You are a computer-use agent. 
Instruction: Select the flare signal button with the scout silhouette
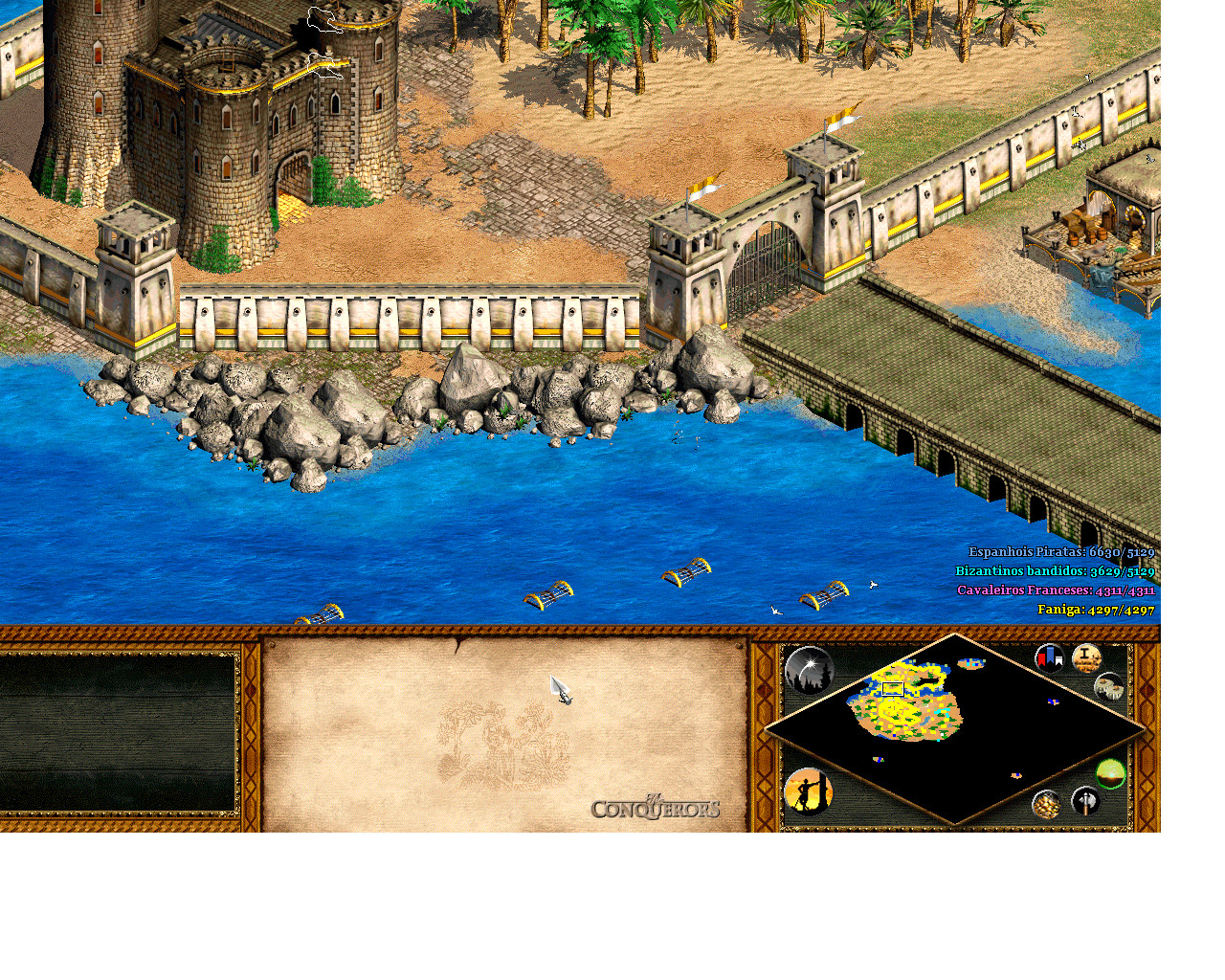pyautogui.click(x=810, y=793)
